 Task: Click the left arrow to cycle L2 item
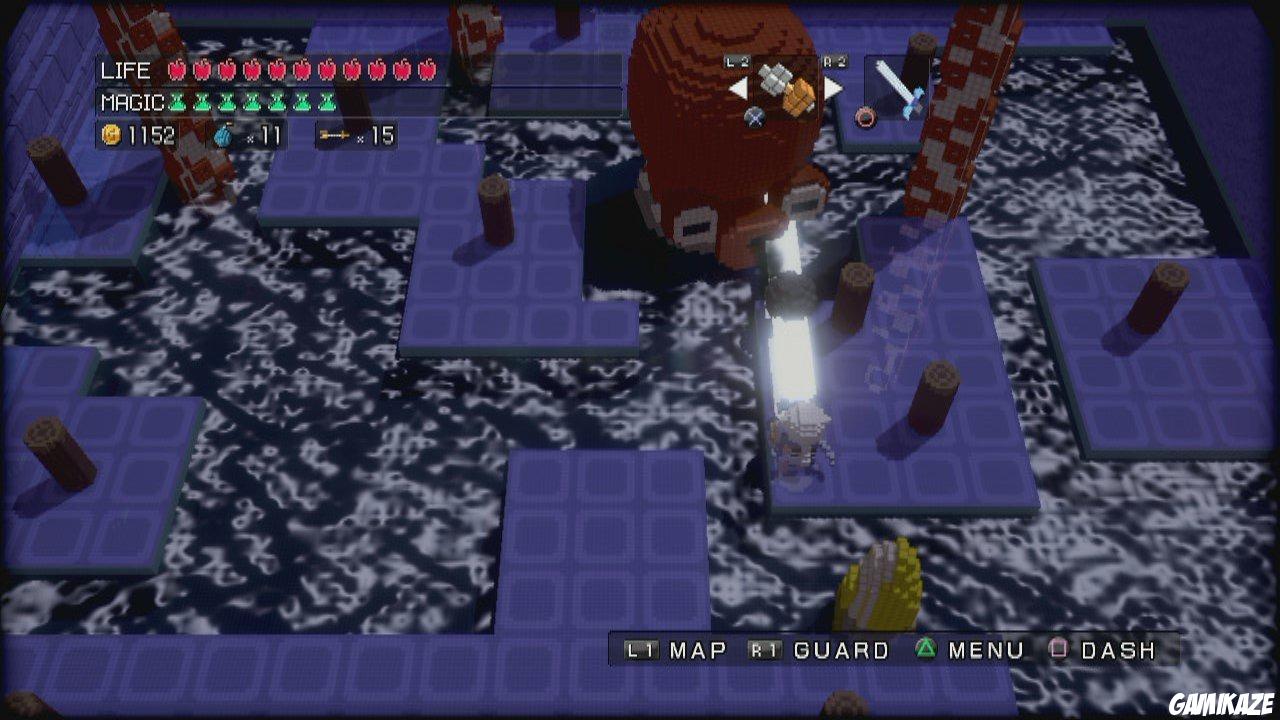(738, 88)
